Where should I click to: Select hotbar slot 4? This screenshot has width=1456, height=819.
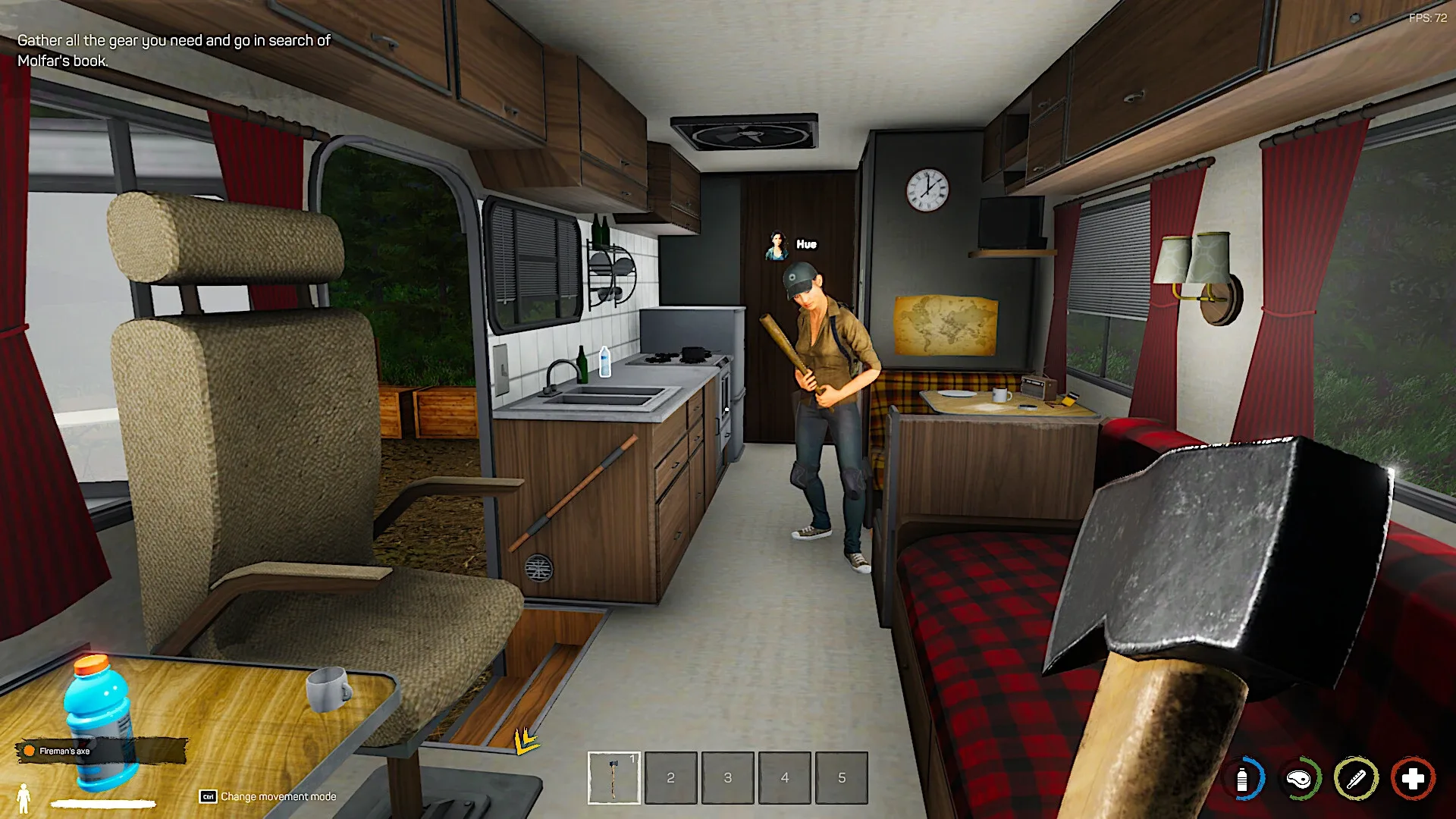tap(784, 779)
